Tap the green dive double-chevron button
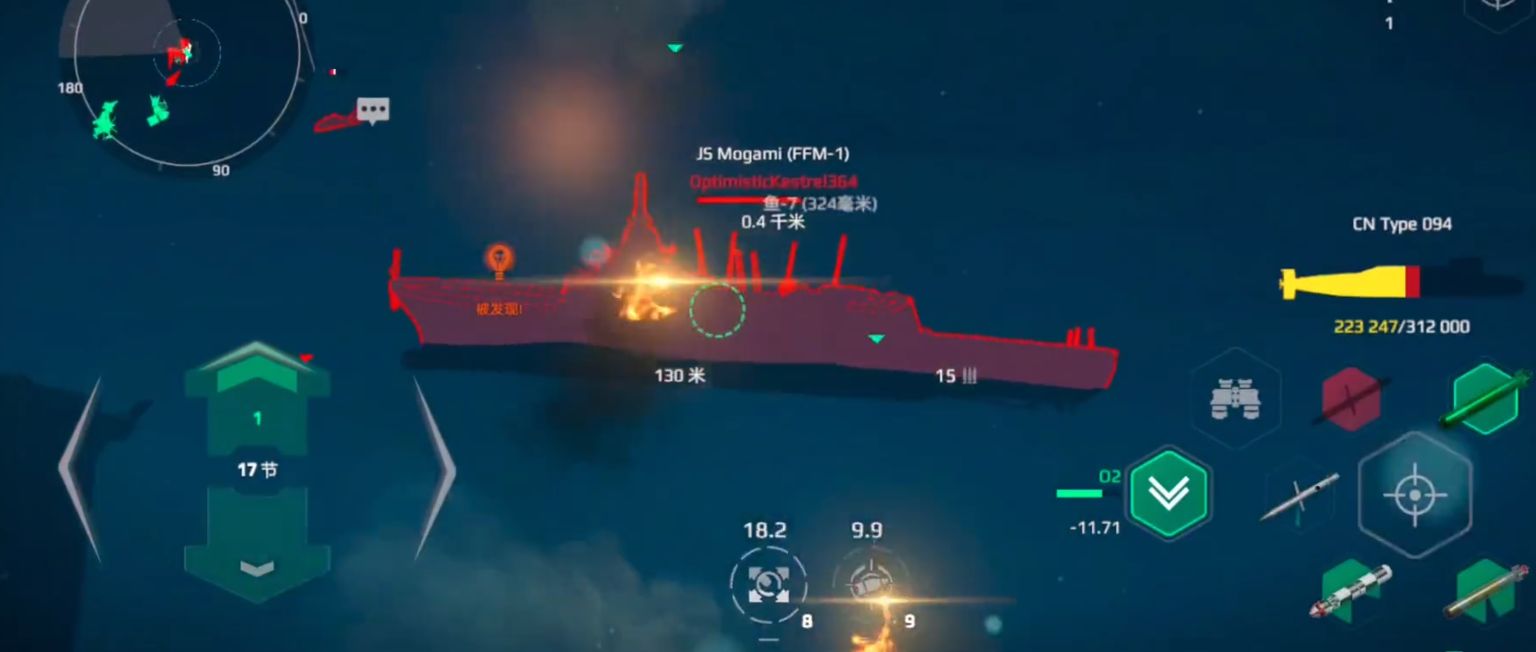This screenshot has width=1536, height=652. click(x=1168, y=492)
